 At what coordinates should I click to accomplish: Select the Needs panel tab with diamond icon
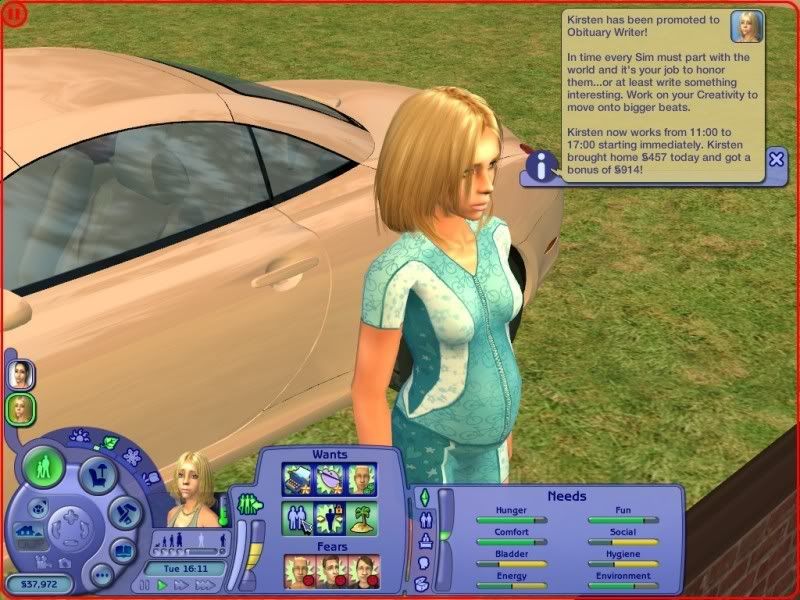[x=423, y=497]
